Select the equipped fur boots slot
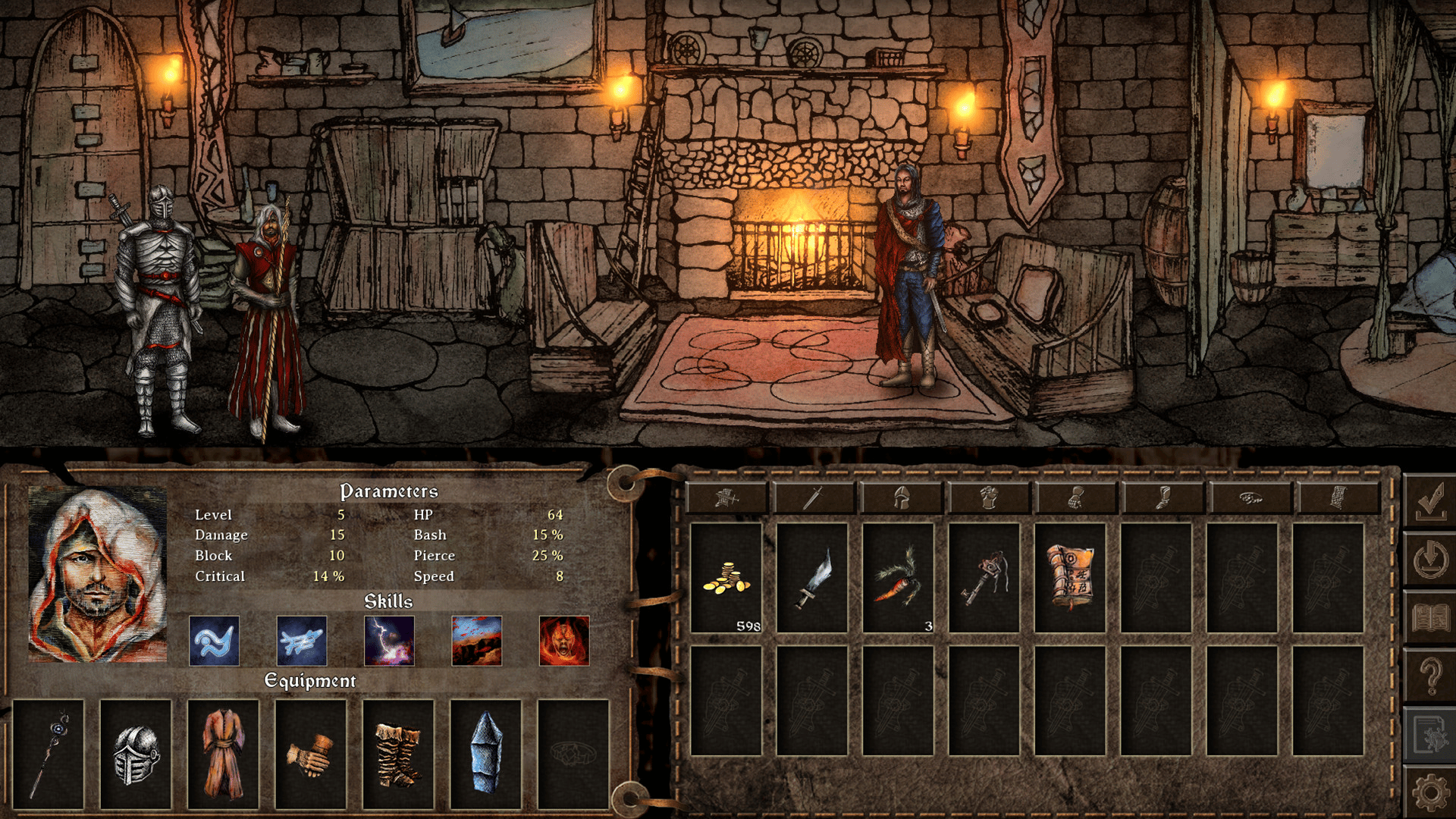 398,754
